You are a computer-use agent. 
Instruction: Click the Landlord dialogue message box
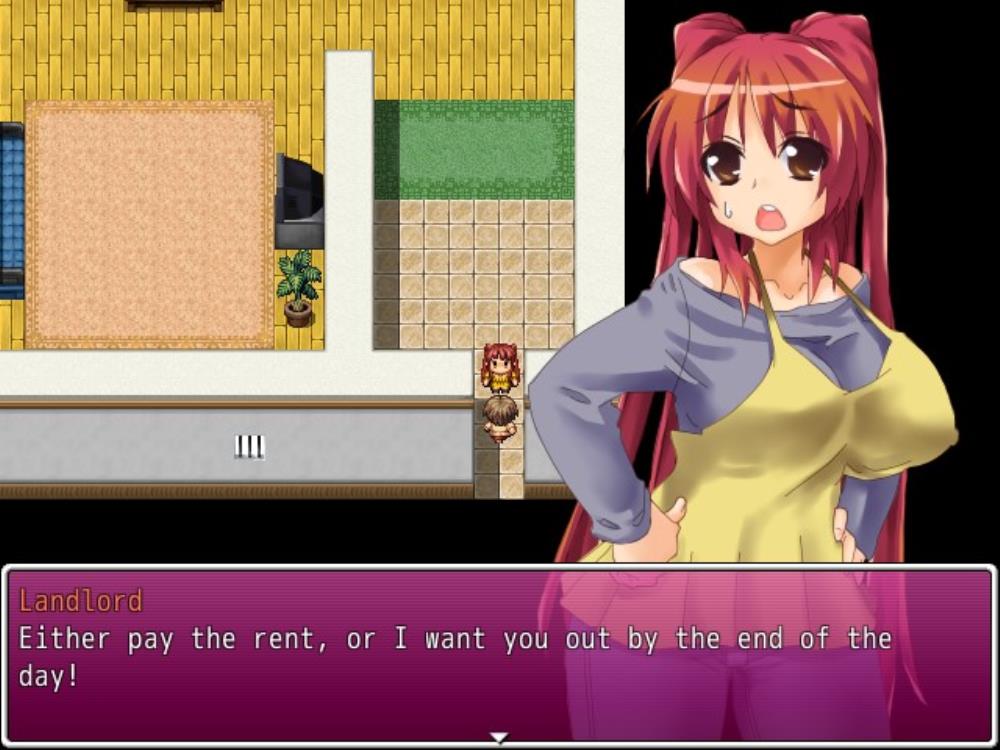click(x=498, y=655)
